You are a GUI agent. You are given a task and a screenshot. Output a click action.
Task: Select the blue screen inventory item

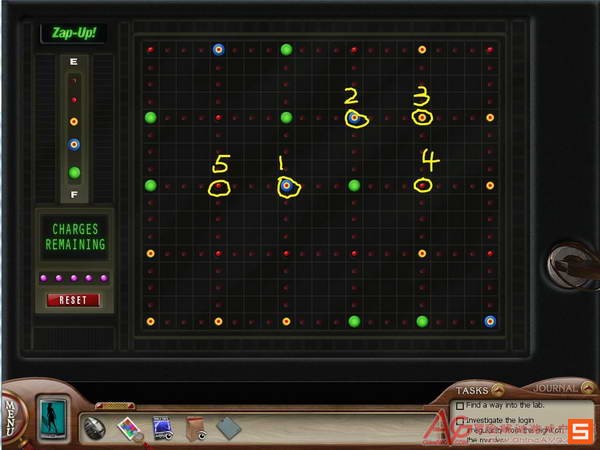pos(162,427)
